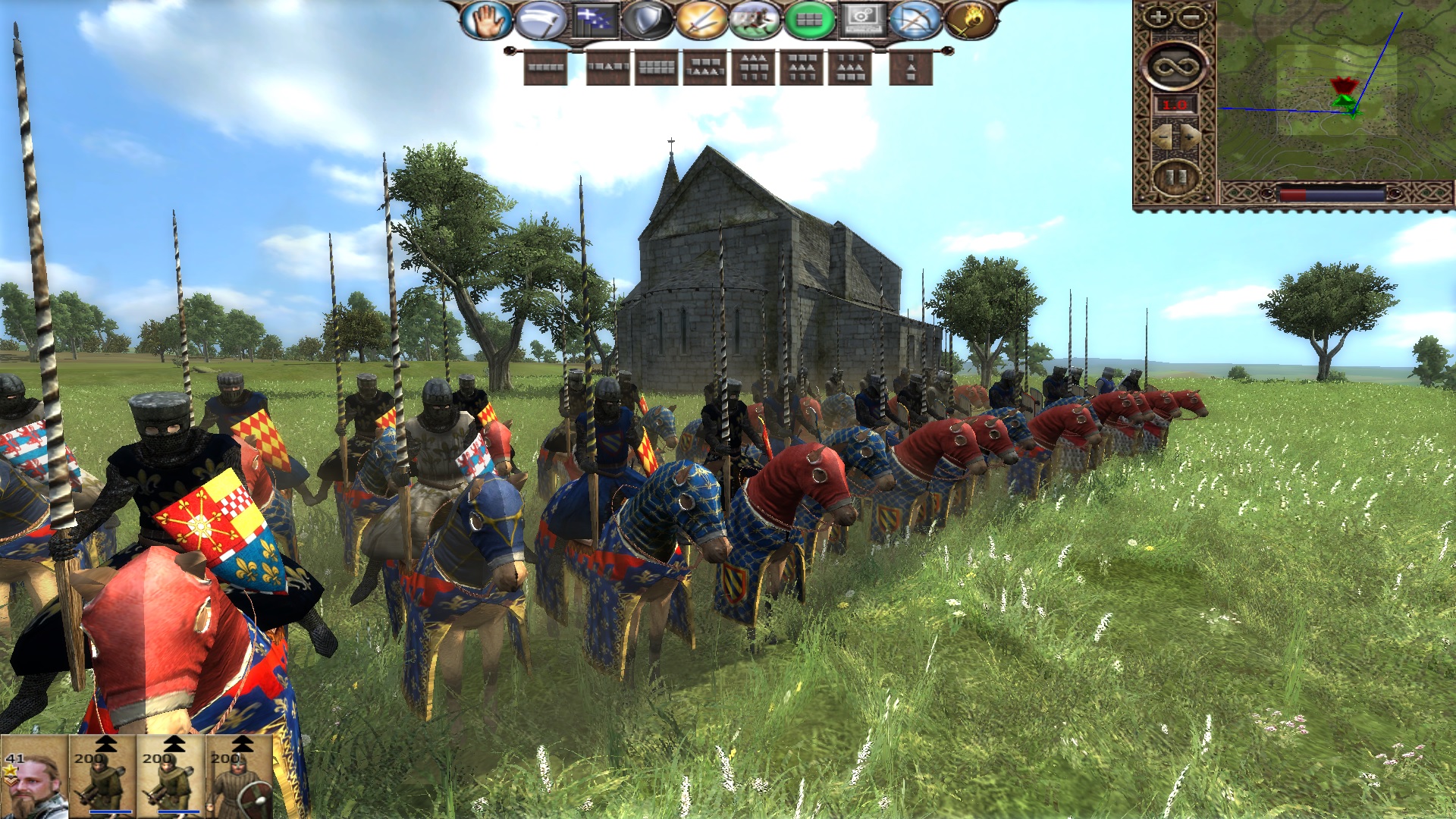Toggle fire at will bow icon
Image resolution: width=1456 pixels, height=819 pixels.
[x=916, y=20]
